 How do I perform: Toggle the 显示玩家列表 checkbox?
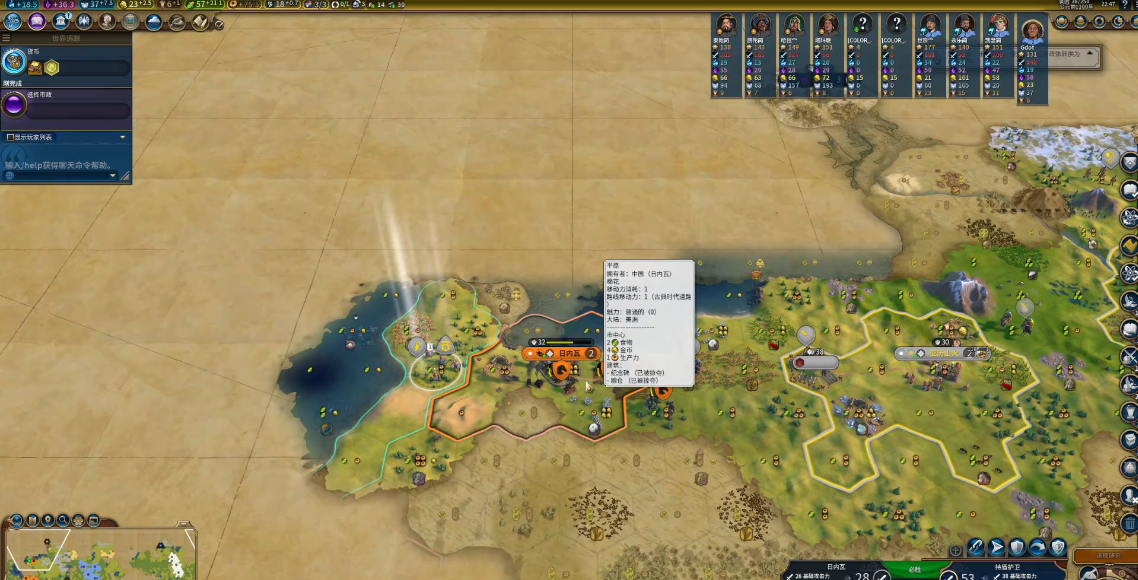[10, 137]
